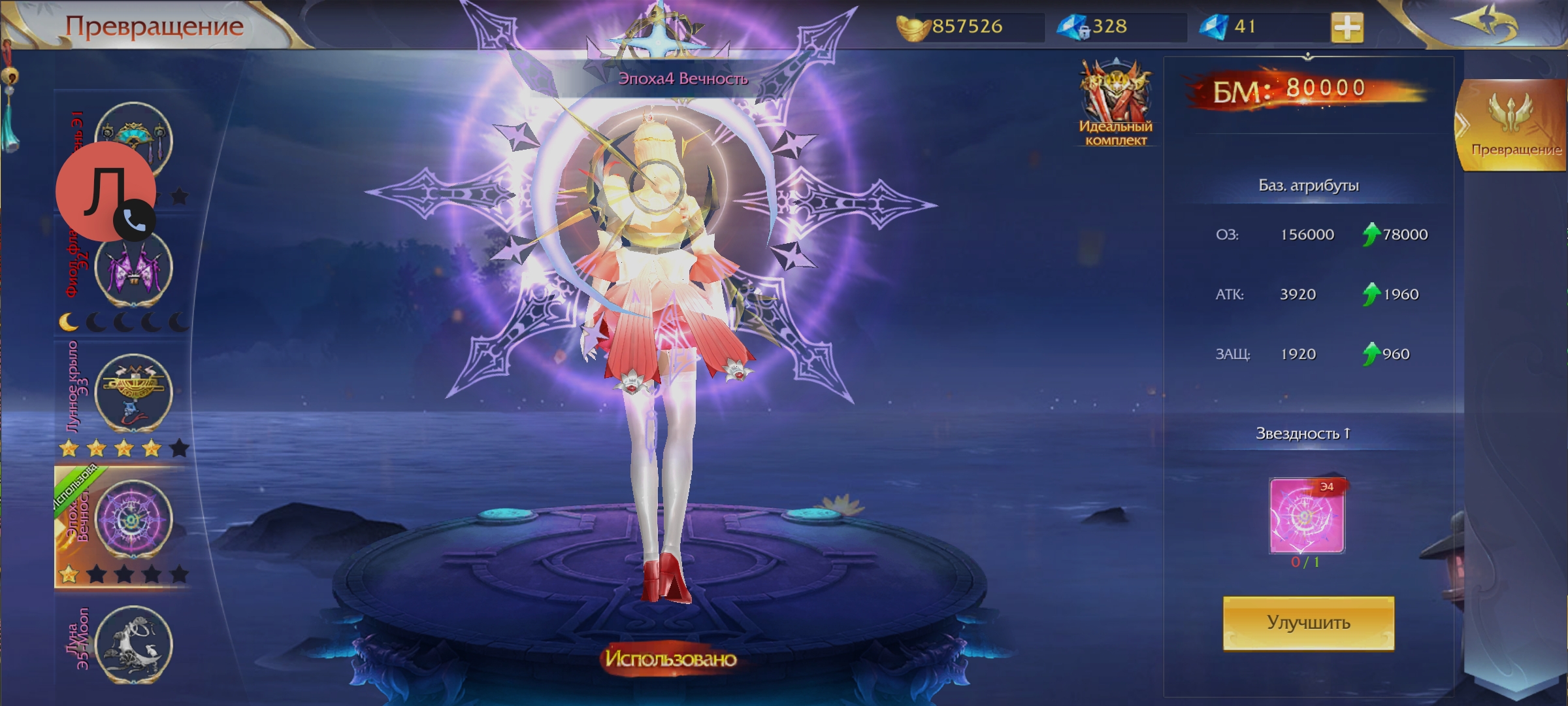1568x706 pixels.
Task: Add currency with the plus button
Action: coord(1347,27)
